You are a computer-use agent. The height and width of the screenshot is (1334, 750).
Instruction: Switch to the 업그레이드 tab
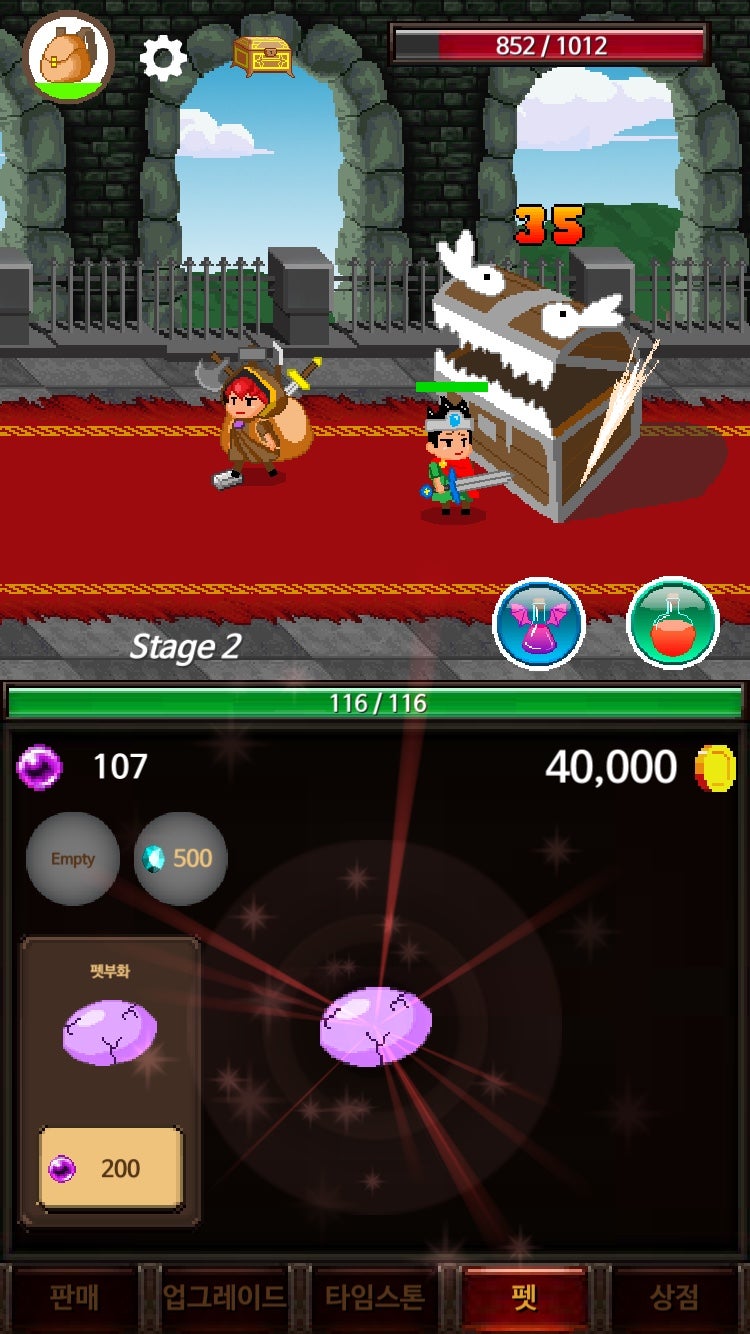click(x=224, y=1297)
